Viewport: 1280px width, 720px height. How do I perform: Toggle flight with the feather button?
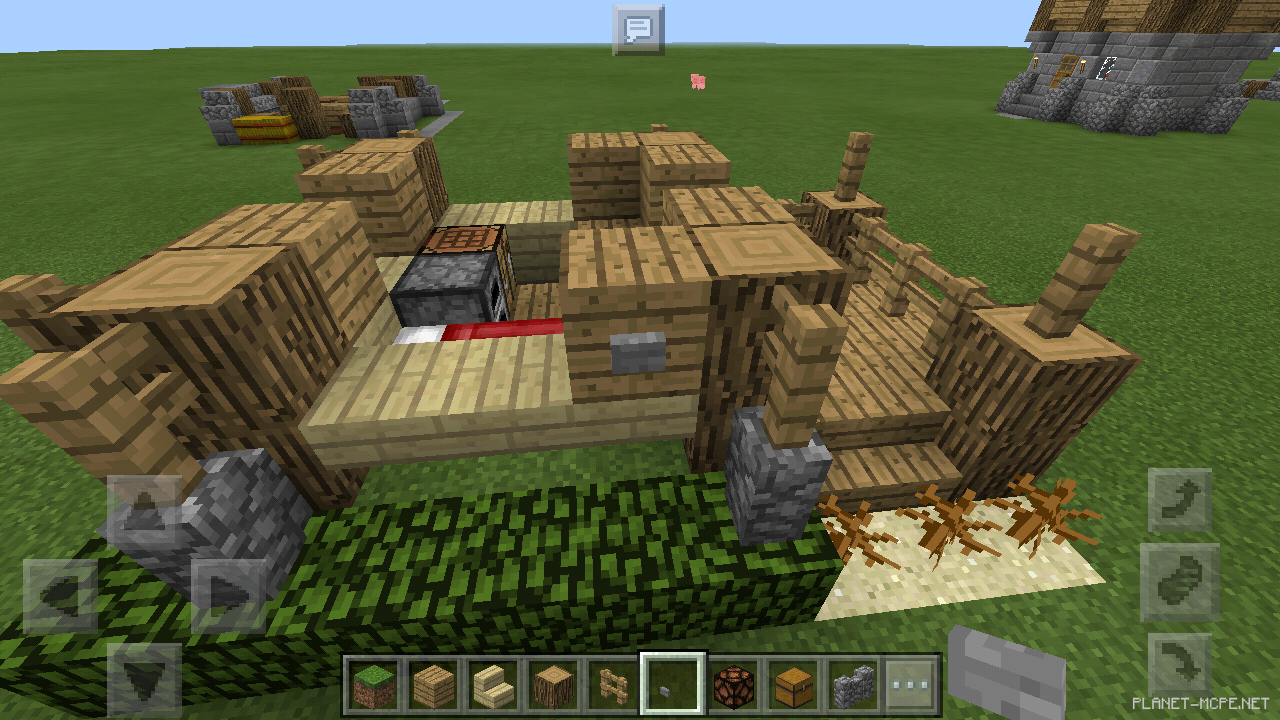pos(1180,580)
